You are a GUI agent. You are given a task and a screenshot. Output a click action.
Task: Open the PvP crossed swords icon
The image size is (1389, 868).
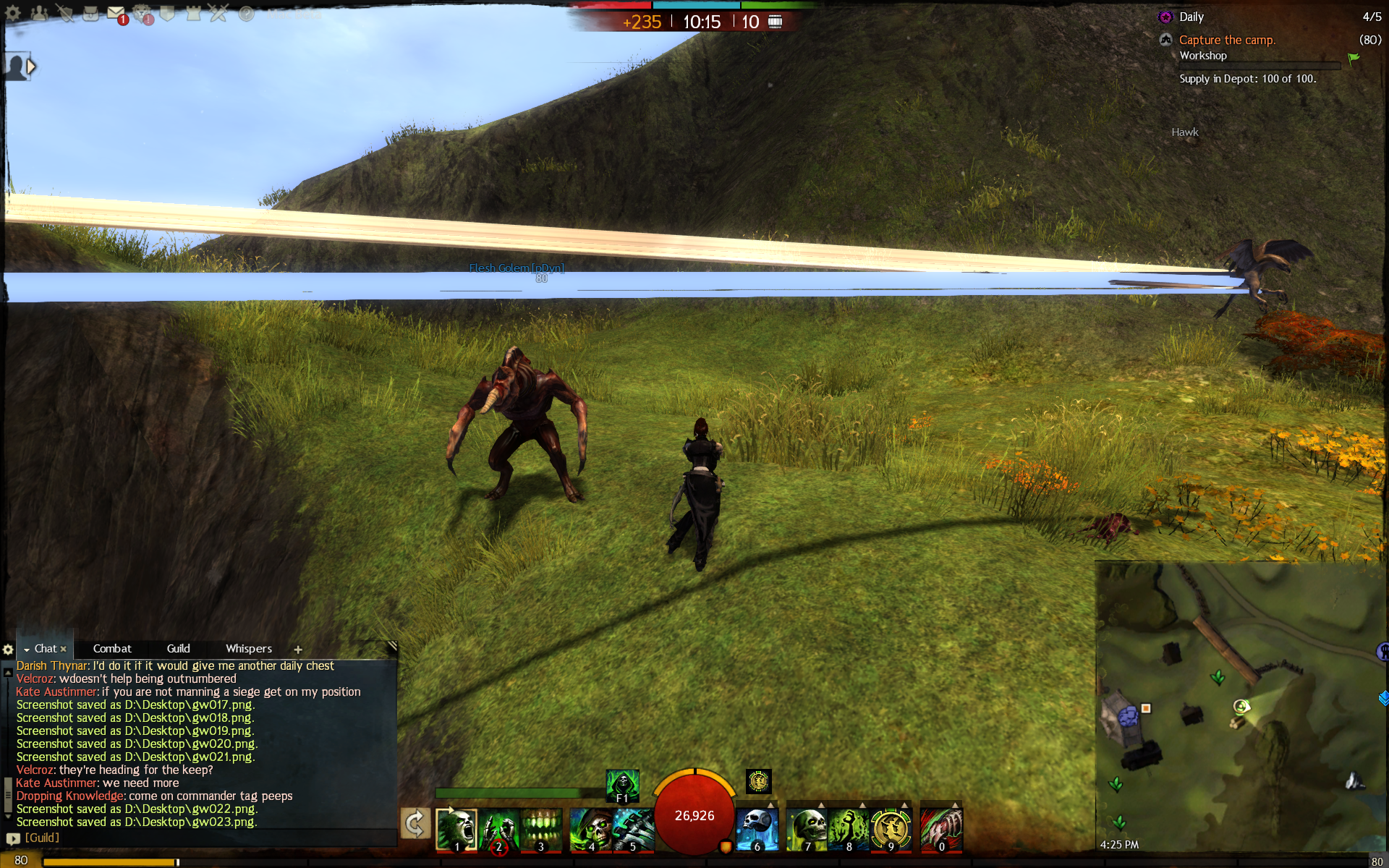pyautogui.click(x=218, y=13)
